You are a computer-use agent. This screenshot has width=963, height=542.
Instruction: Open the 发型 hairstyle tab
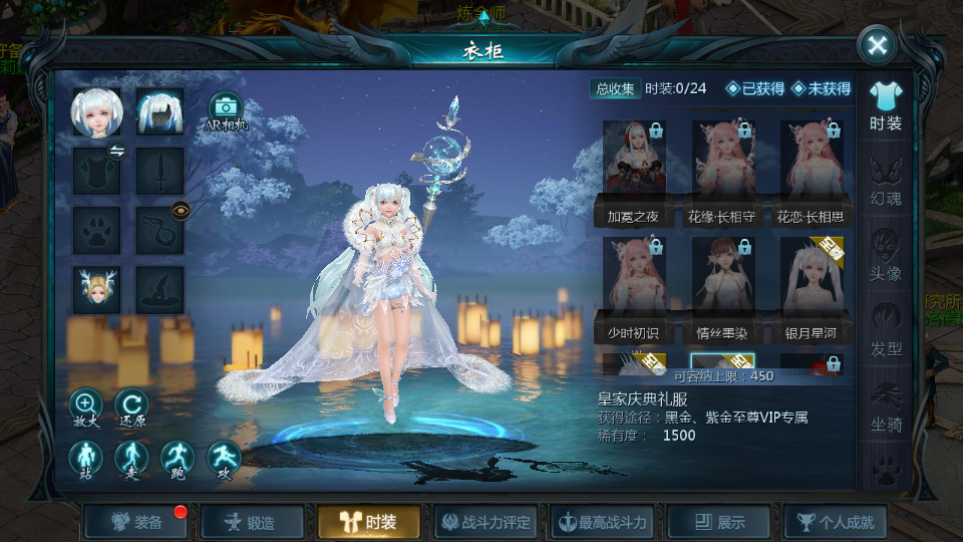tap(885, 330)
